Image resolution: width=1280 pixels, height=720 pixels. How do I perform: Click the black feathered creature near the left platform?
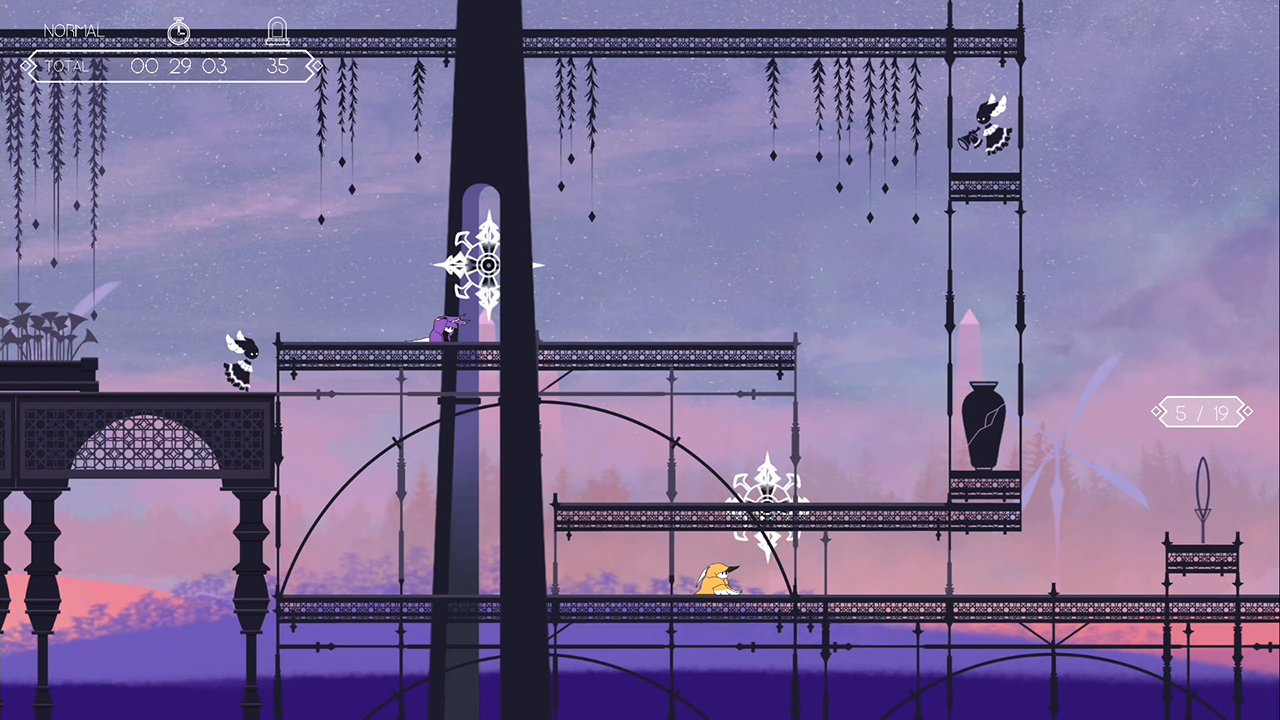[x=240, y=358]
